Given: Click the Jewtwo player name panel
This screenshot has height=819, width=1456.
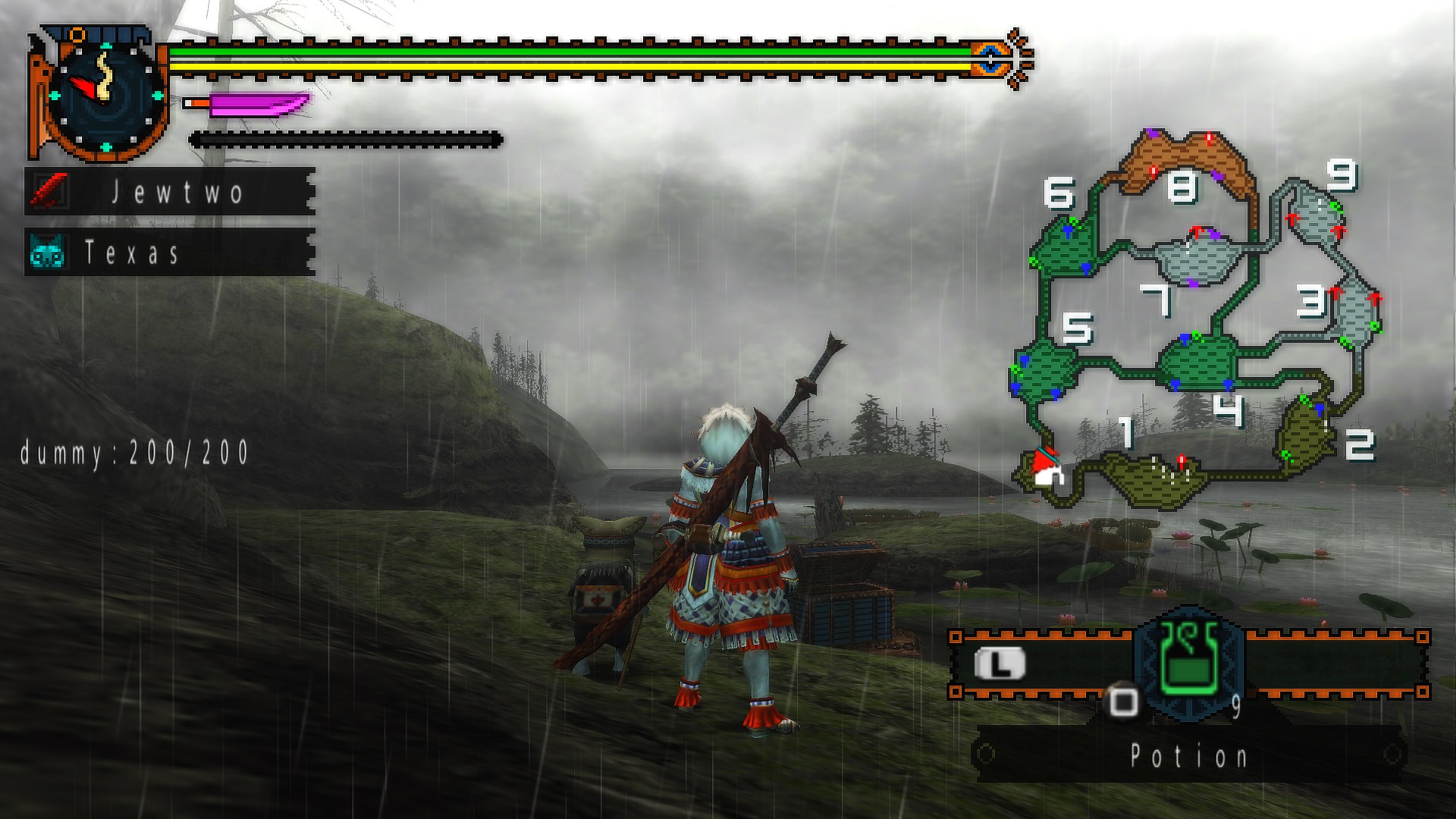Looking at the screenshot, I should [x=170, y=191].
